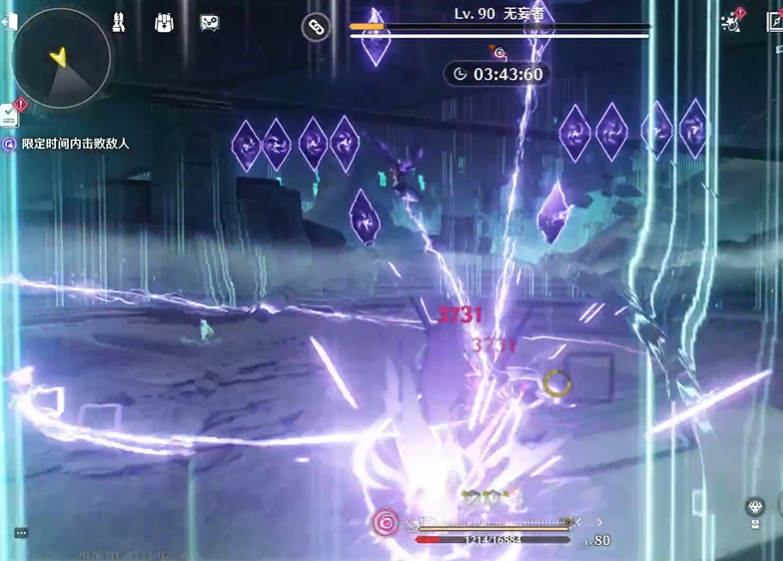
Task: Open the game controller picture icon
Action: coord(209,23)
